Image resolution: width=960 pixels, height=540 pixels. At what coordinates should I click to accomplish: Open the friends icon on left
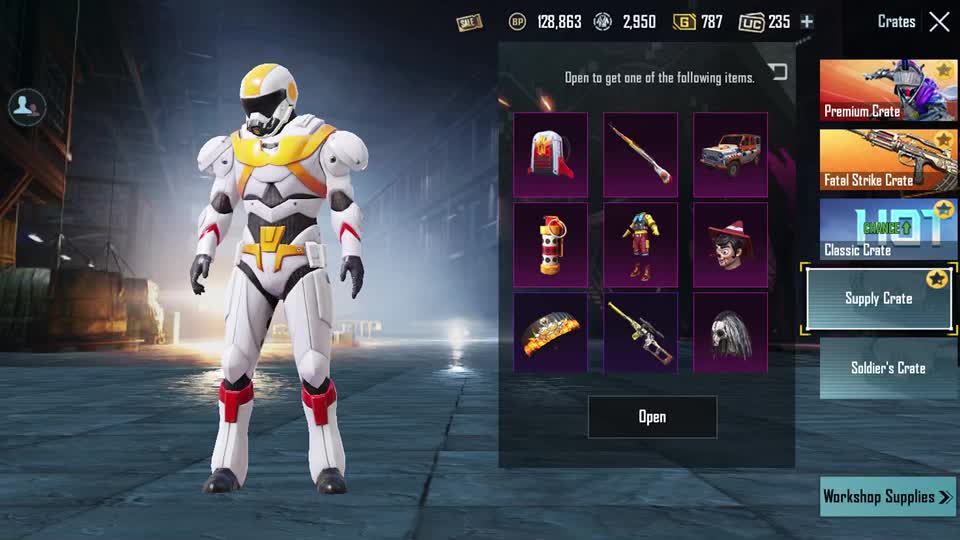click(x=26, y=107)
